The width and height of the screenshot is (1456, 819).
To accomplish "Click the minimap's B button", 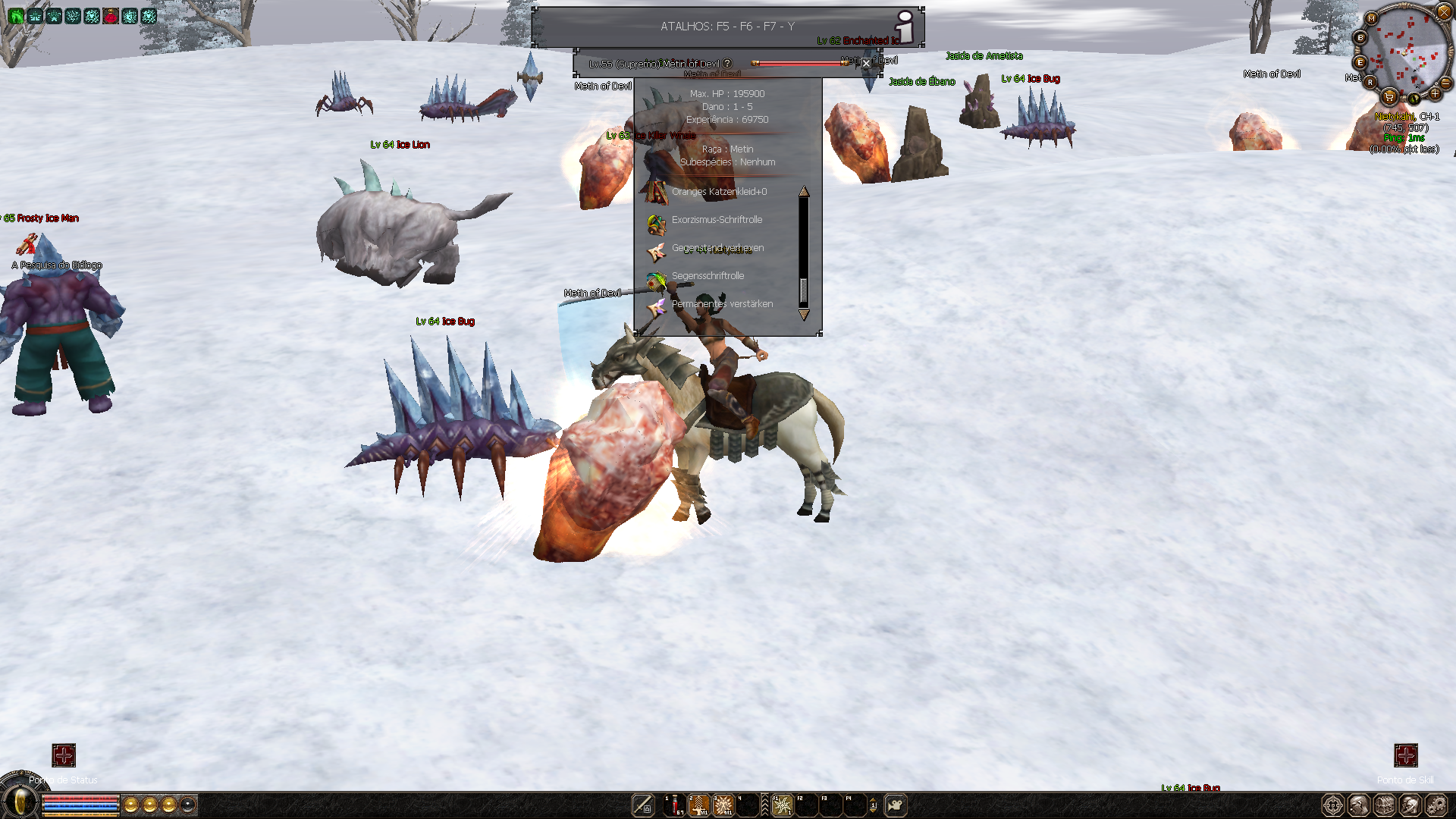I will (x=1360, y=38).
